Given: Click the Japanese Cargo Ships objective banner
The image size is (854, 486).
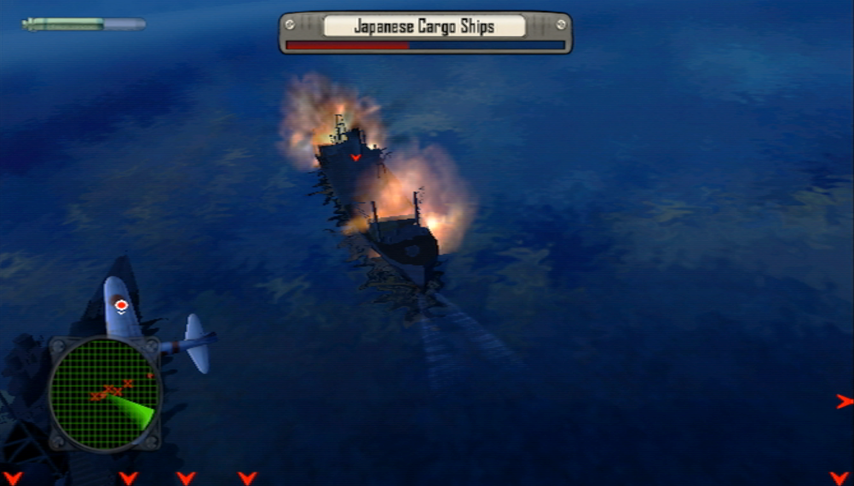Looking at the screenshot, I should pyautogui.click(x=425, y=27).
